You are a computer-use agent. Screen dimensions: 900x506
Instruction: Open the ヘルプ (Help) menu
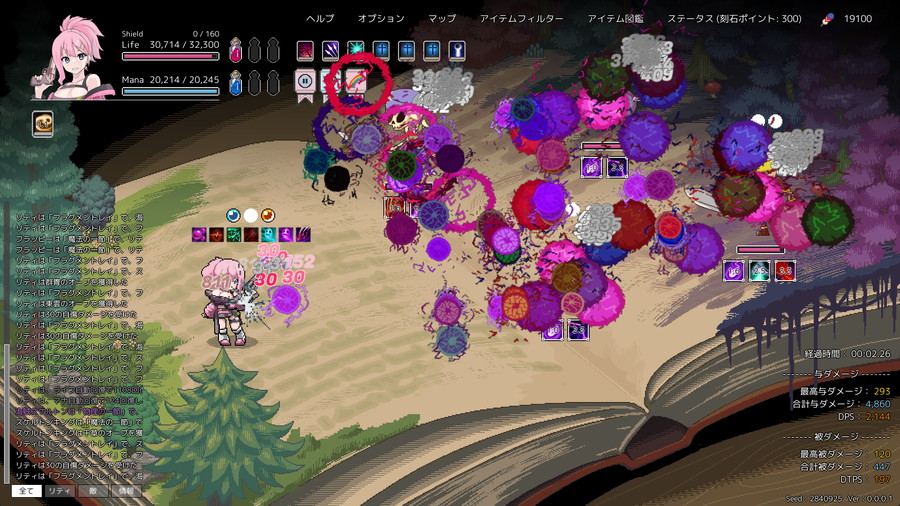click(x=320, y=19)
